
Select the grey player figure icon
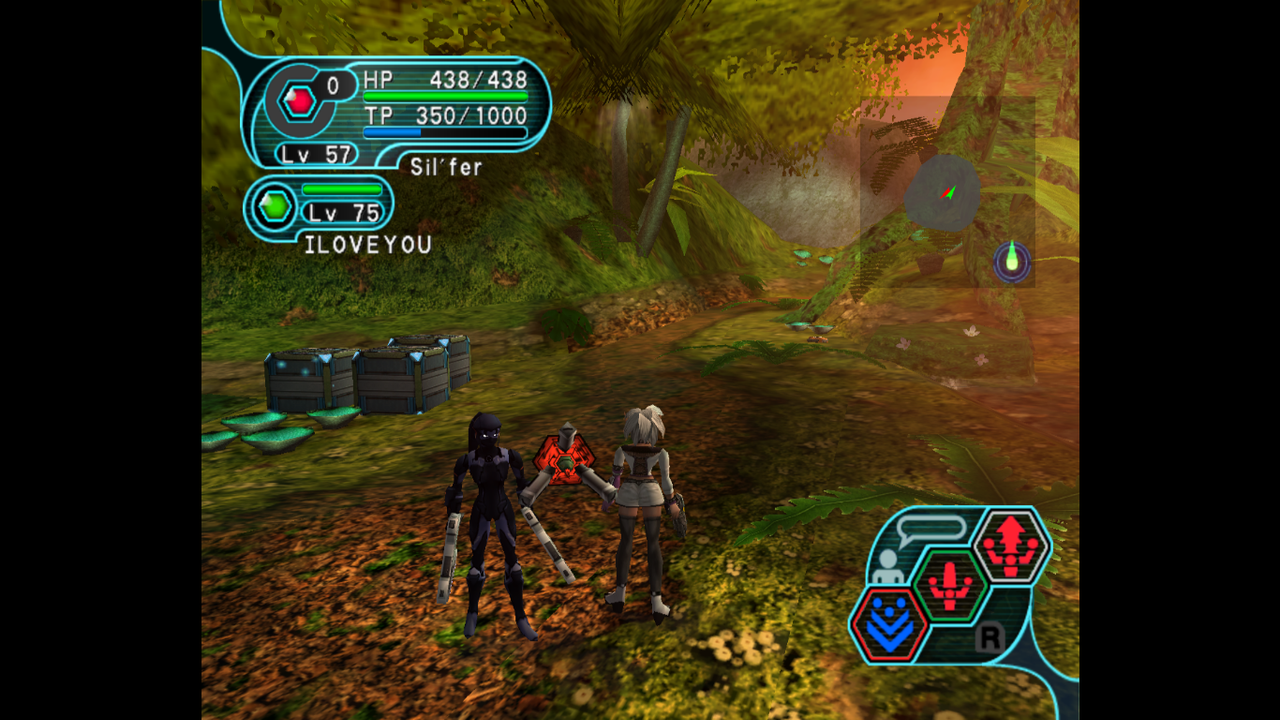[885, 567]
